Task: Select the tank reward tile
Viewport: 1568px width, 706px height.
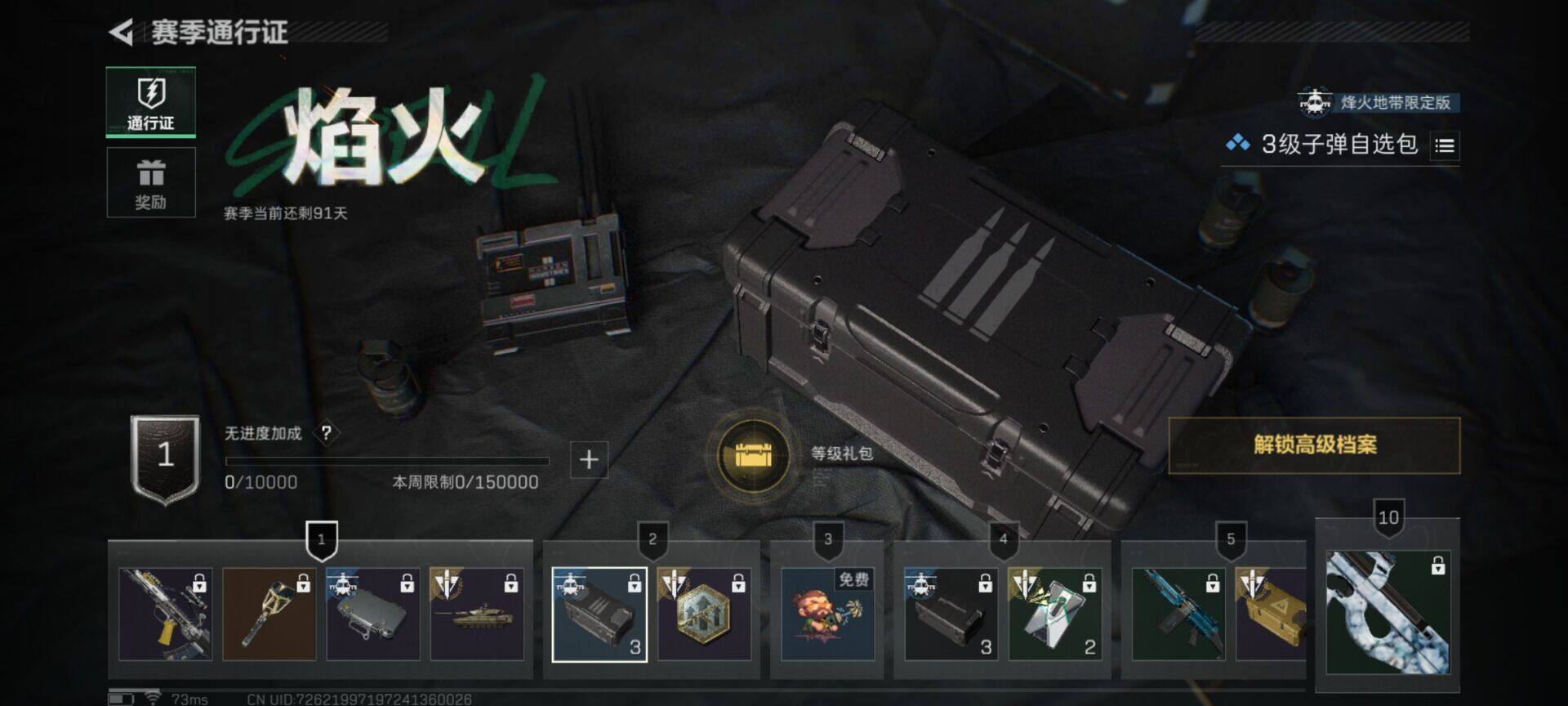Action: [477, 614]
